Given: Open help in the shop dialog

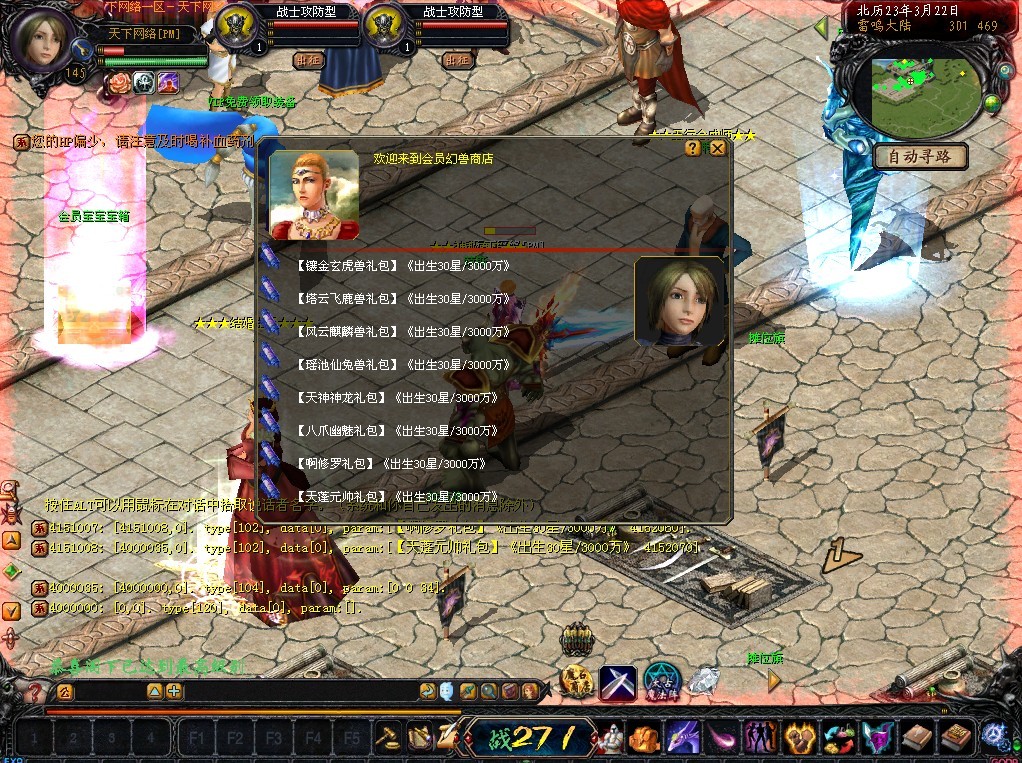Looking at the screenshot, I should tap(693, 148).
